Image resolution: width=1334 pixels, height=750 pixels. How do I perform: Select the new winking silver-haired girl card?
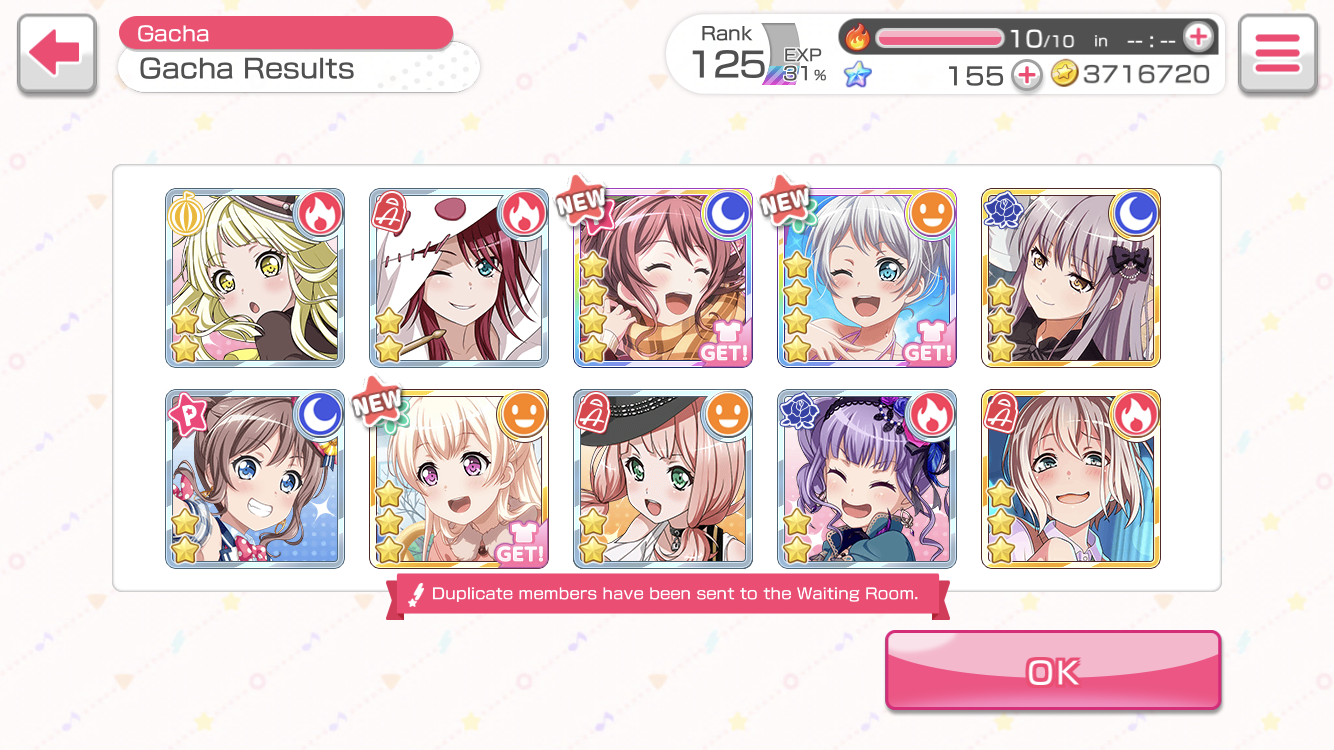click(x=867, y=278)
